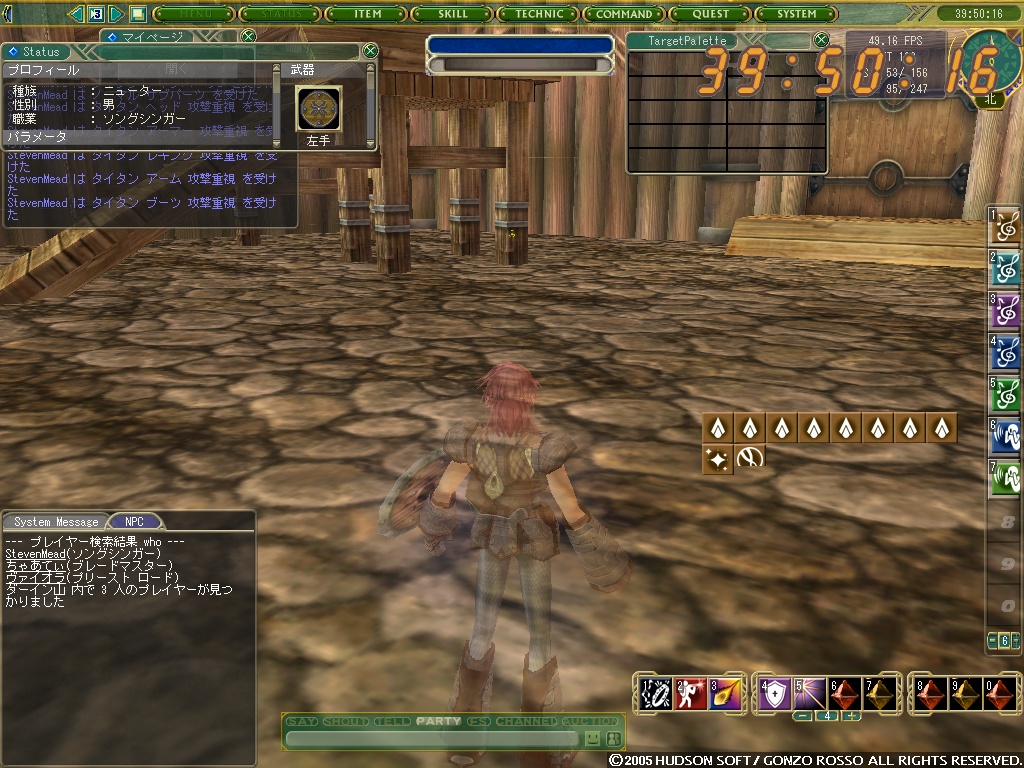Viewport: 1024px width, 768px height.
Task: Click the plus button under the hotbar
Action: click(850, 716)
